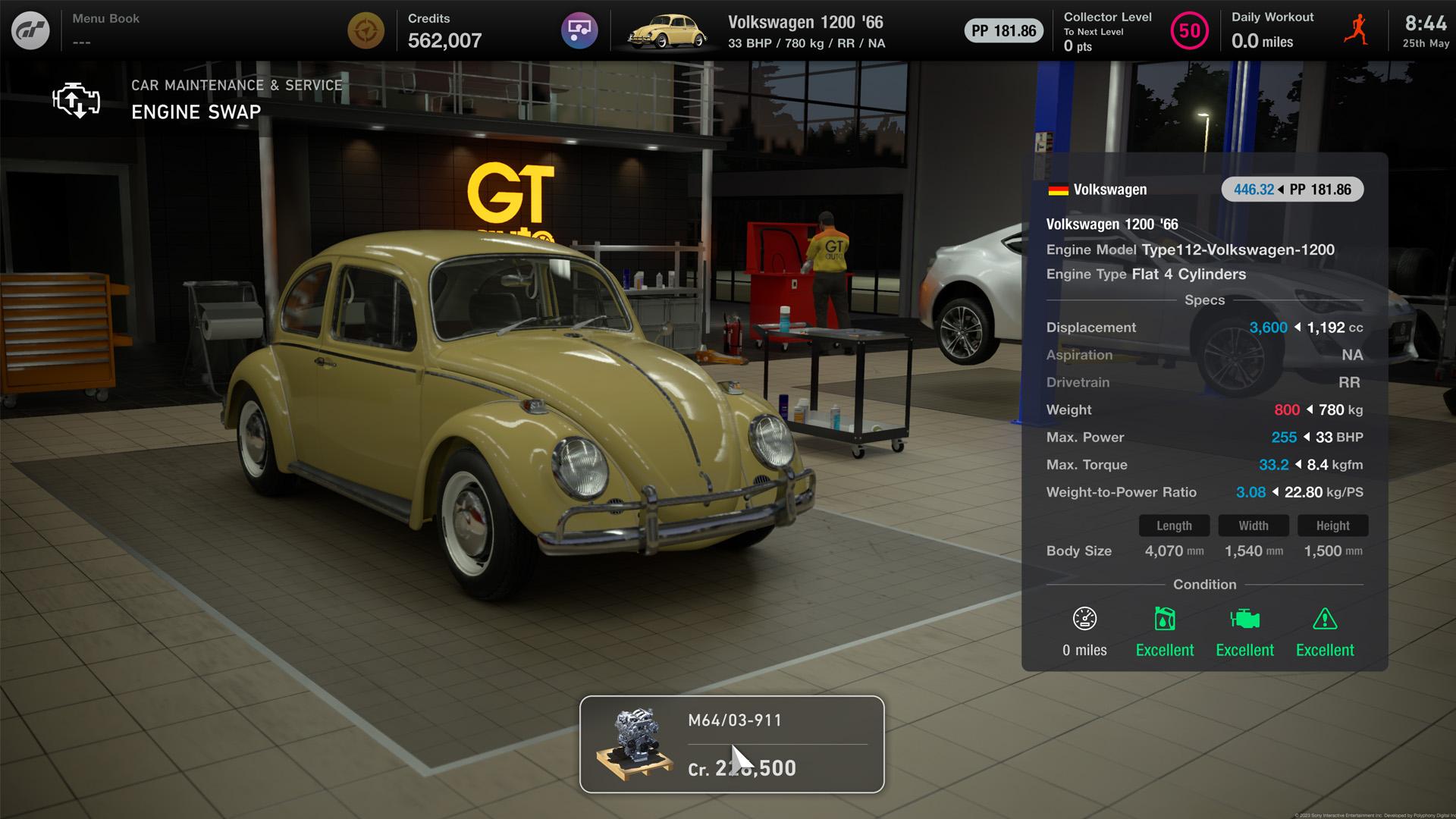Purchase the M64/03-911 engine for 228,500 credits
Image resolution: width=1456 pixels, height=819 pixels.
[732, 745]
